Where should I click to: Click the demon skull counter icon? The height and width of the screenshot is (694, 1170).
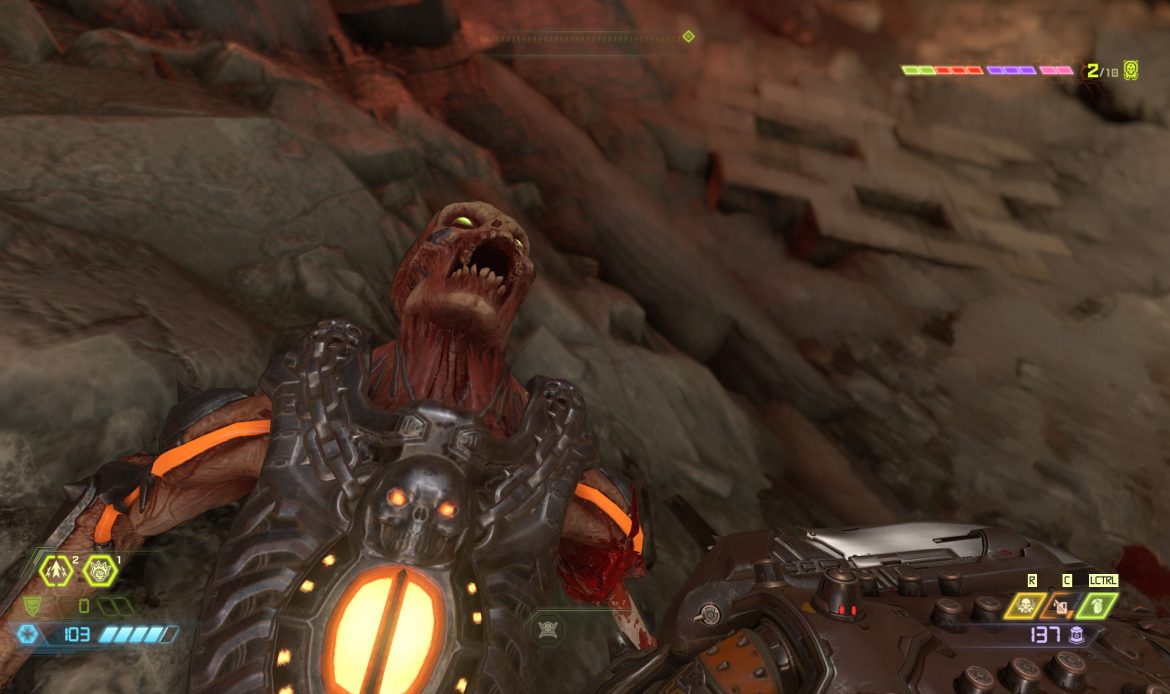tap(1131, 70)
